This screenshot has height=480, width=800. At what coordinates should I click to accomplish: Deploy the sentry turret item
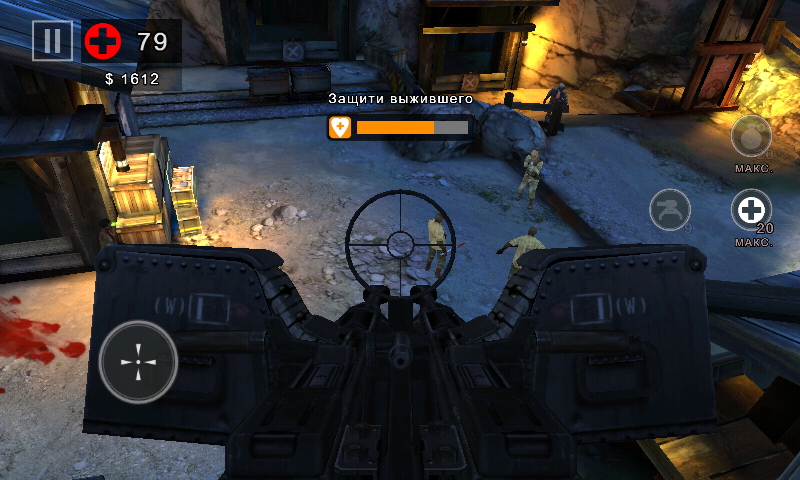(670, 210)
